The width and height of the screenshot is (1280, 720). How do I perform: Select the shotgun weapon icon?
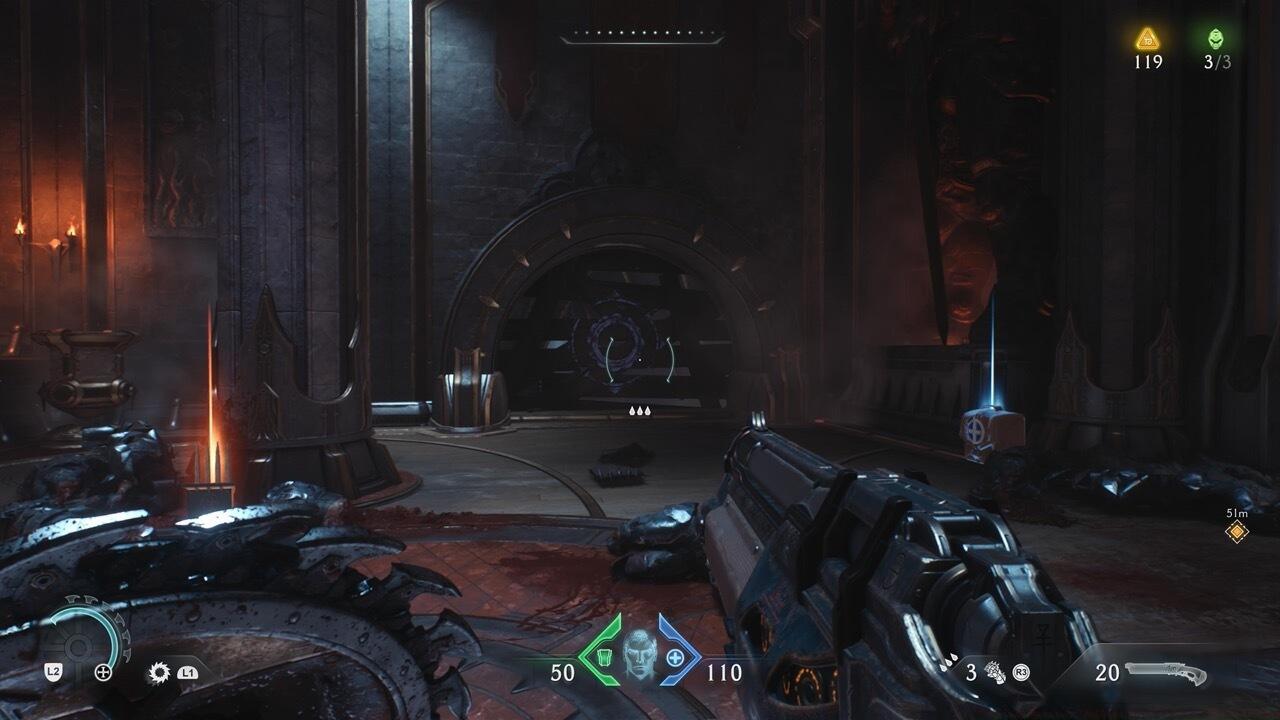tap(1166, 673)
